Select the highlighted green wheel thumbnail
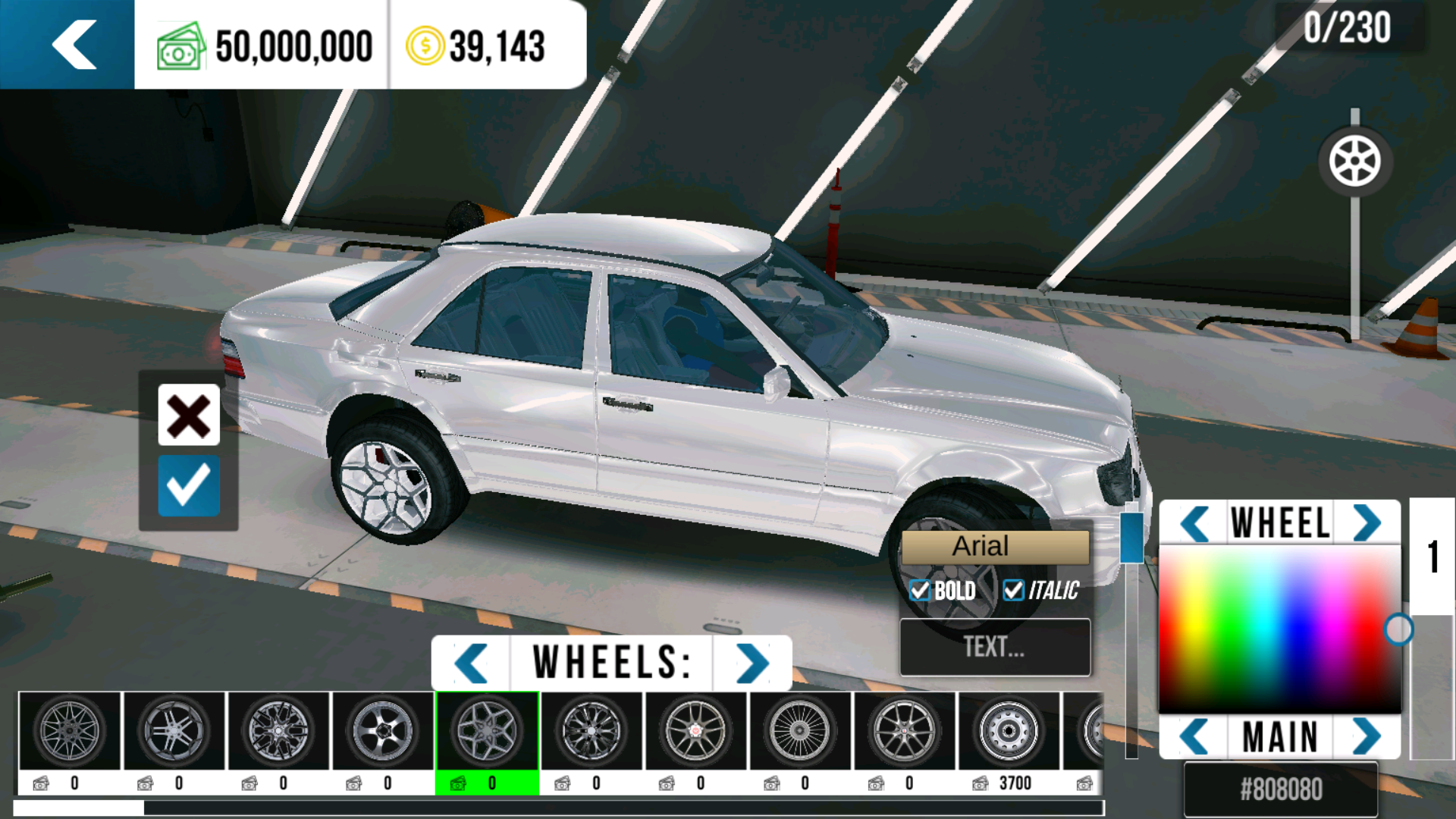 pos(488,732)
